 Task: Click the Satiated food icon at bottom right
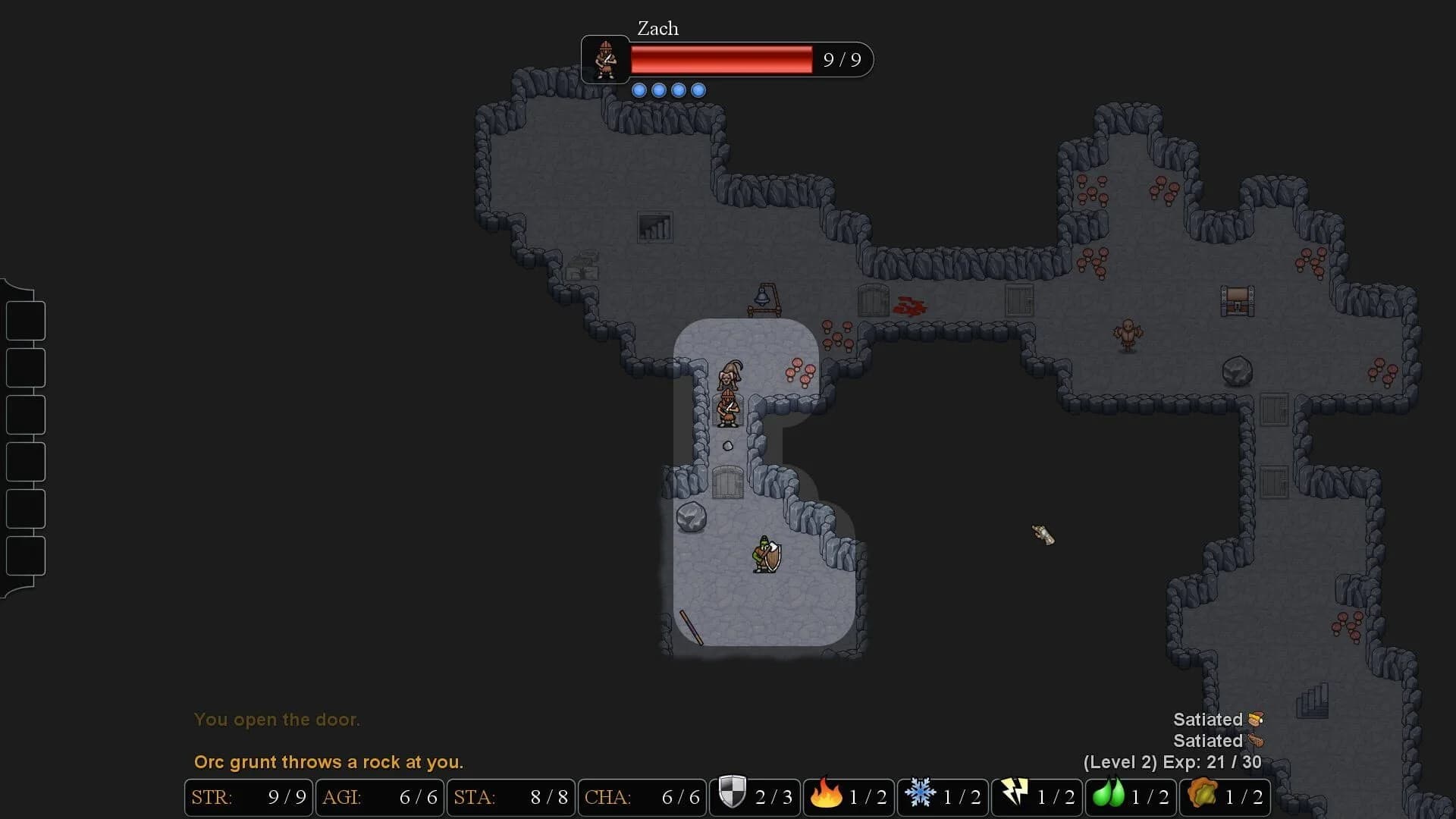point(1256,719)
